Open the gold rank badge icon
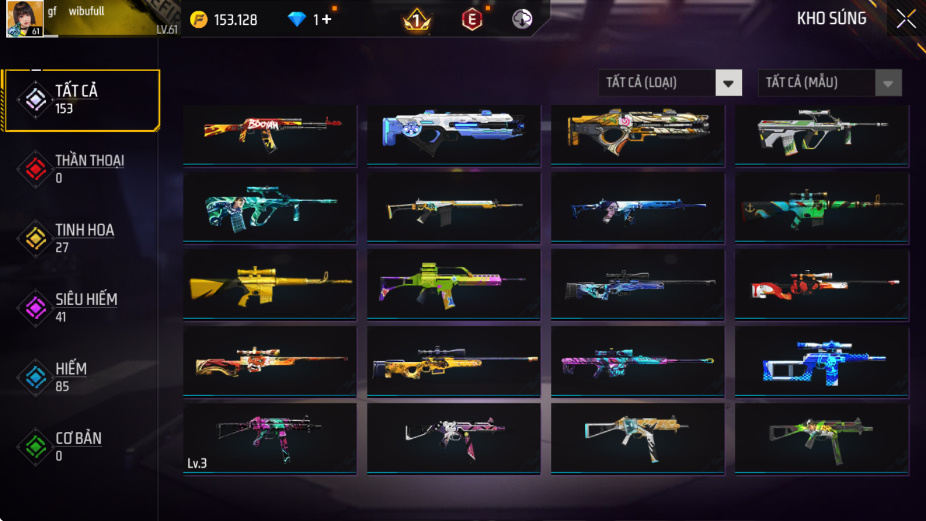Image resolution: width=926 pixels, height=521 pixels. click(416, 19)
